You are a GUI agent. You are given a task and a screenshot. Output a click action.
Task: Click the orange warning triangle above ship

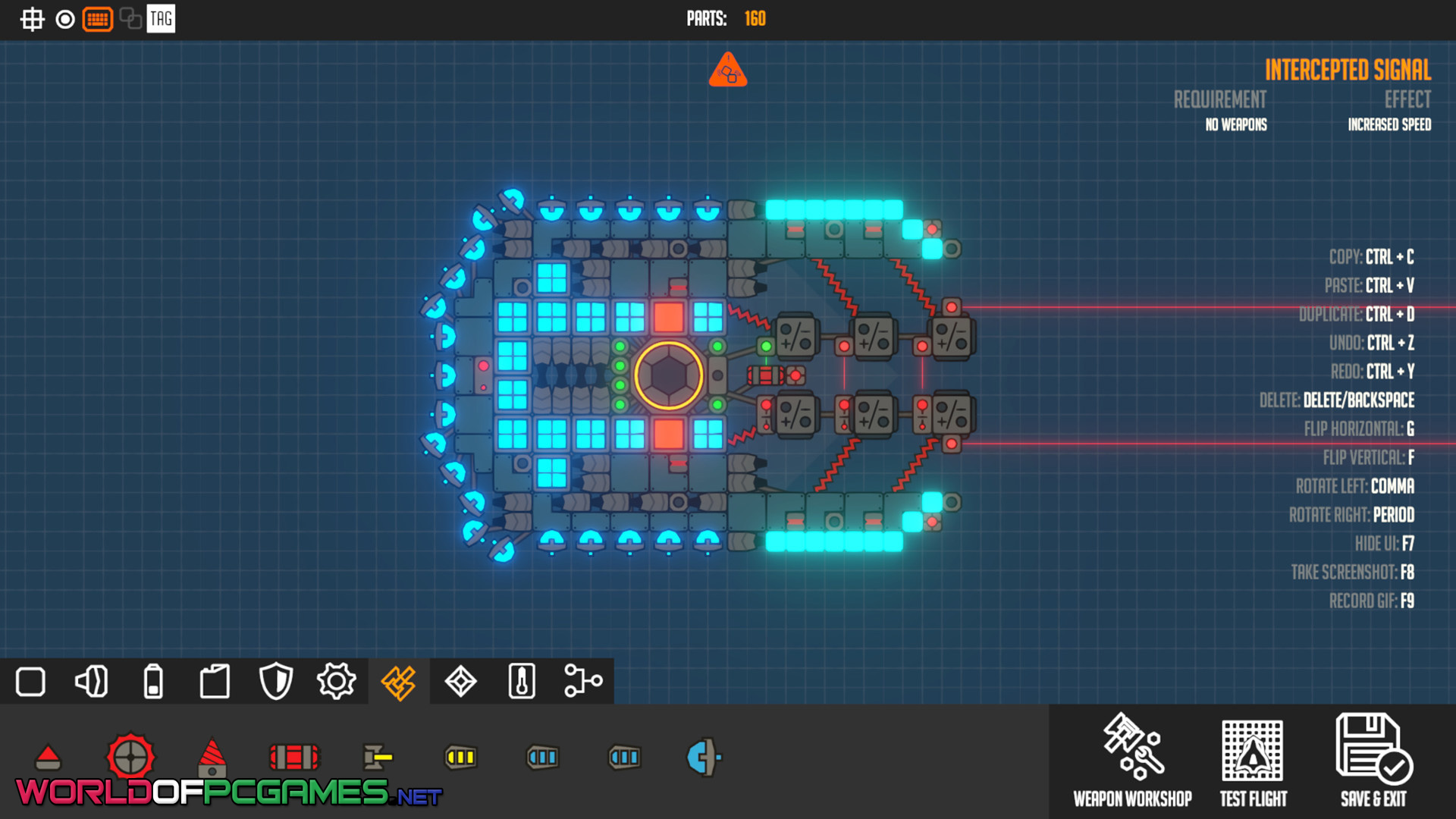coord(728,71)
